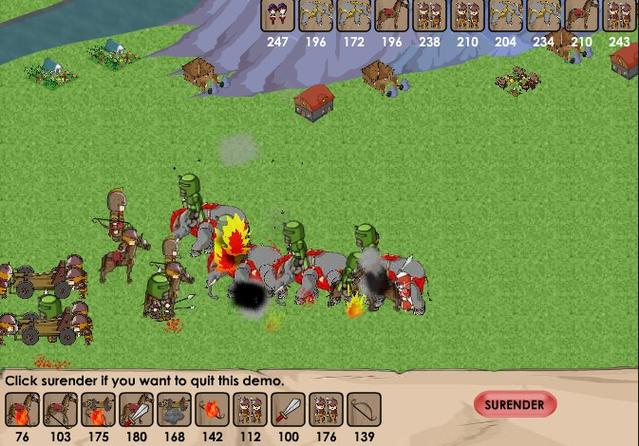This screenshot has height=446, width=639.
Task: Select the horse with sword icon labeled 180
Action: (136, 410)
